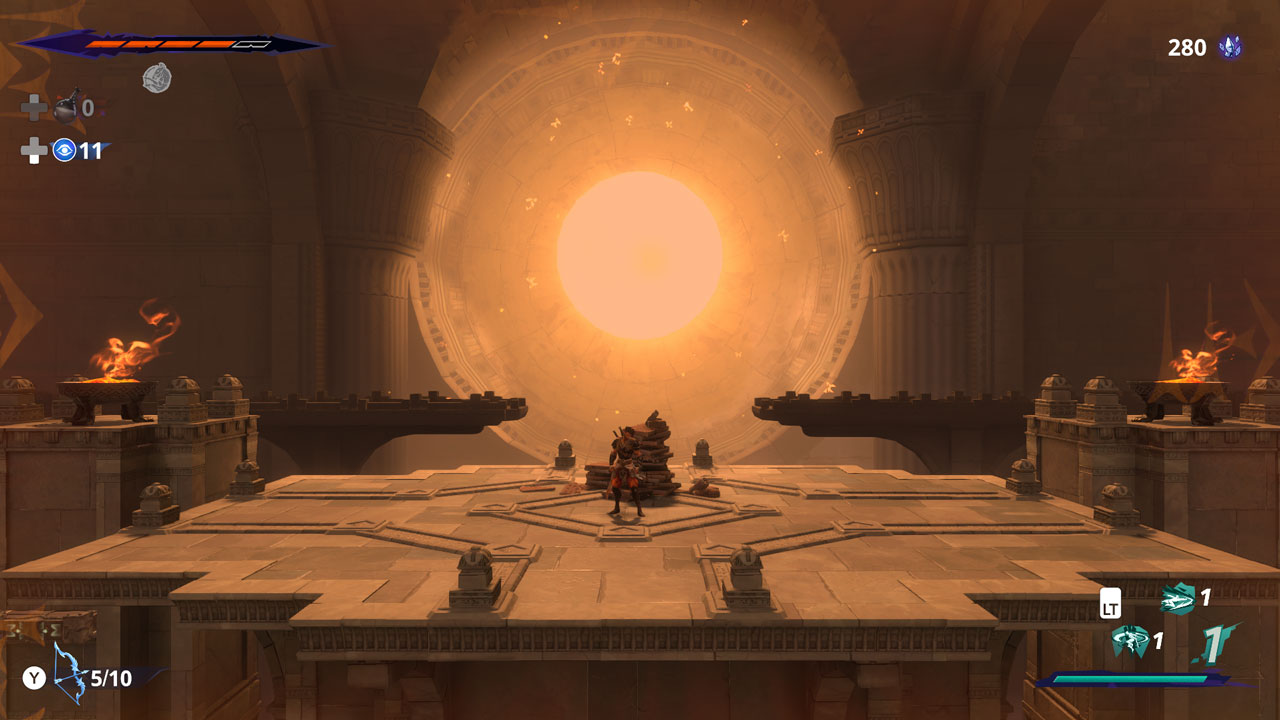Click the silver amulet icon below health

(156, 78)
